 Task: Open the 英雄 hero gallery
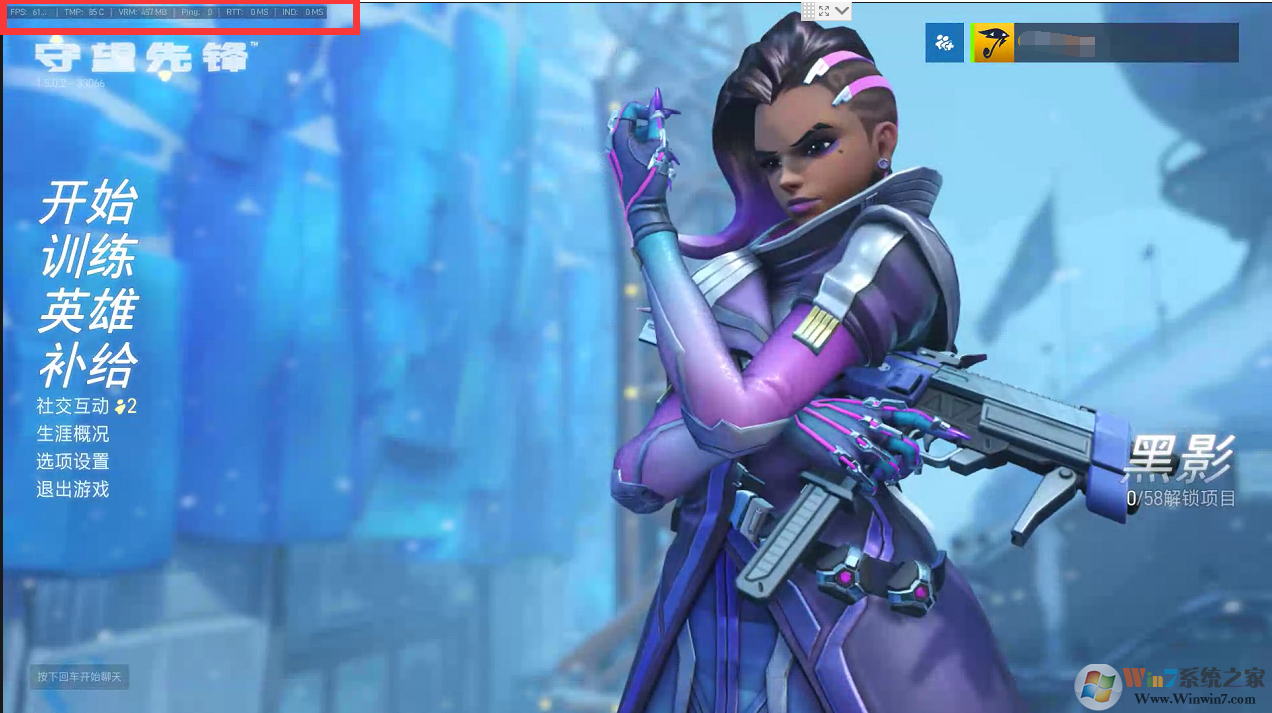pos(87,312)
